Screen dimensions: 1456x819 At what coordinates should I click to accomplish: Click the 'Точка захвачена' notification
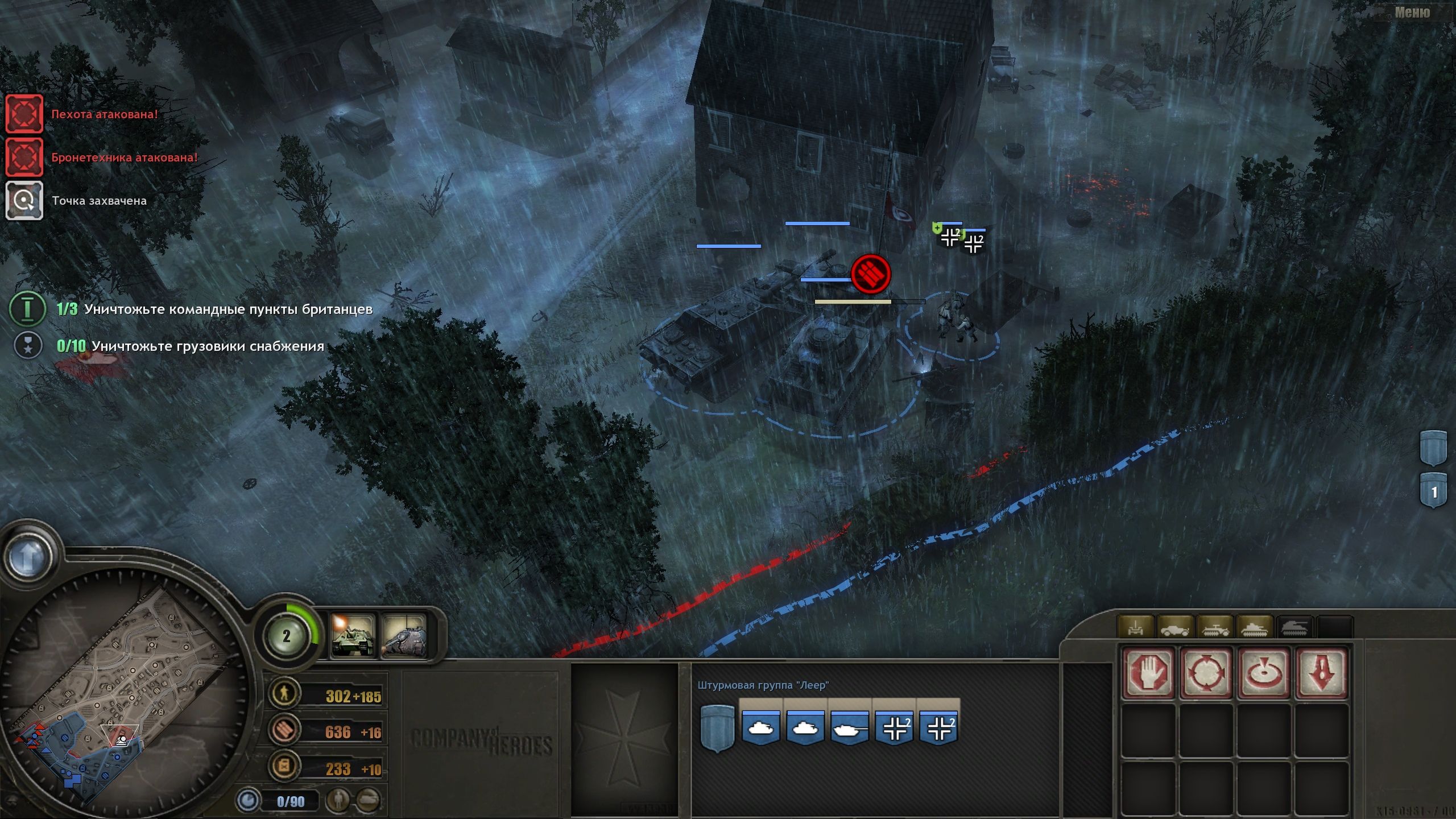click(x=24, y=200)
